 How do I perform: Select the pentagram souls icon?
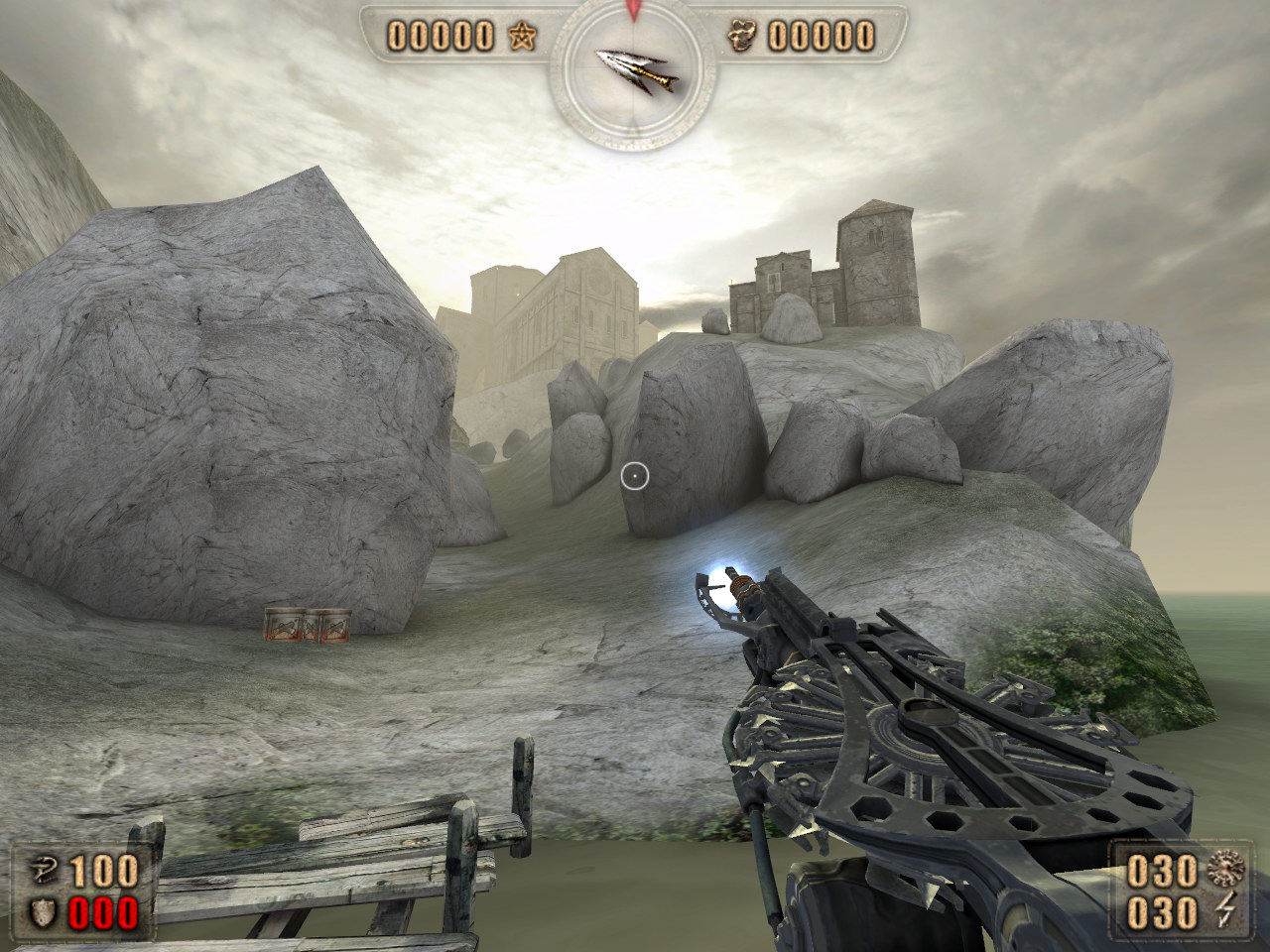click(x=522, y=37)
